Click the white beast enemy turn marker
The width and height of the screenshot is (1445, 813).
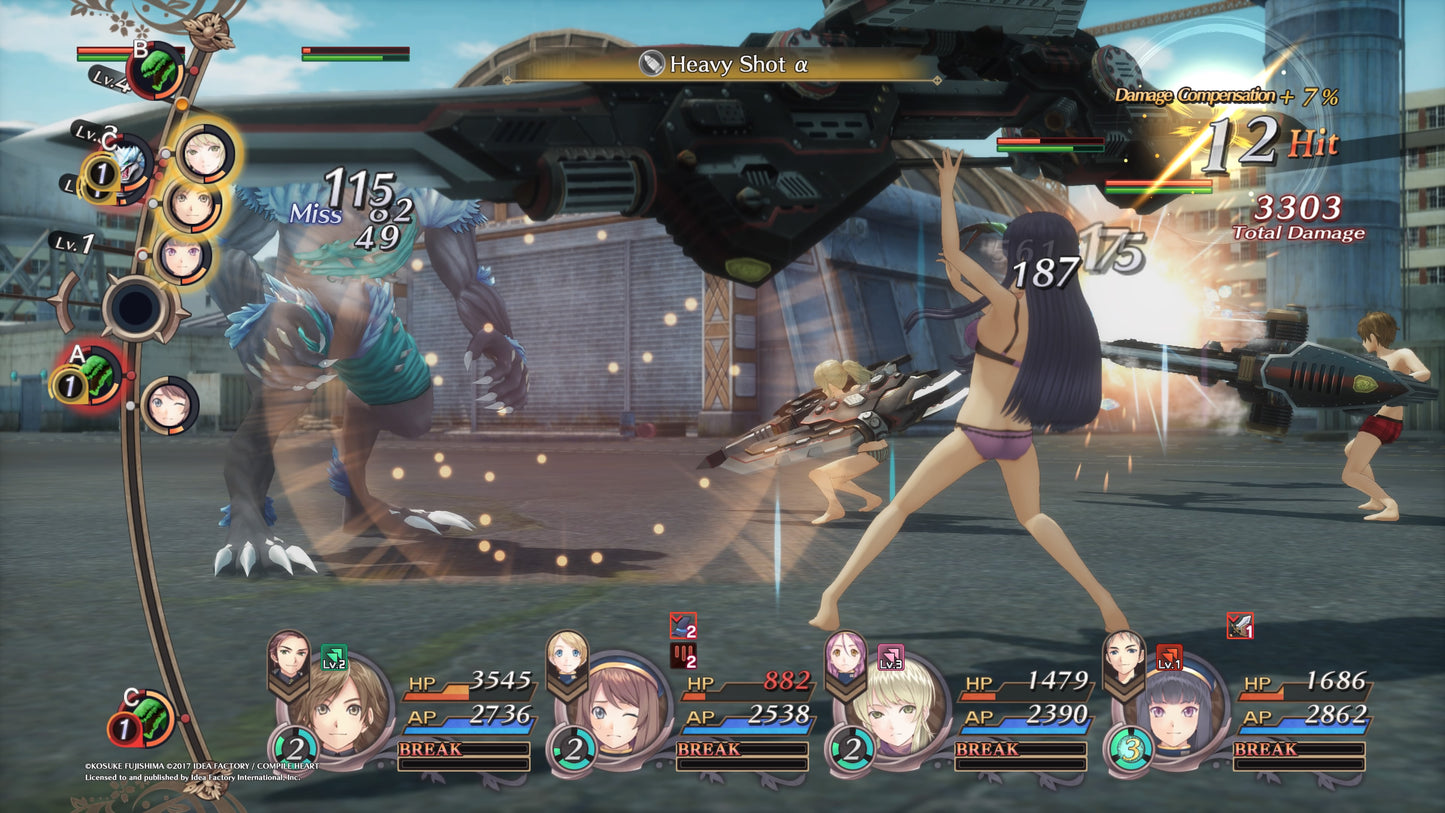click(128, 160)
